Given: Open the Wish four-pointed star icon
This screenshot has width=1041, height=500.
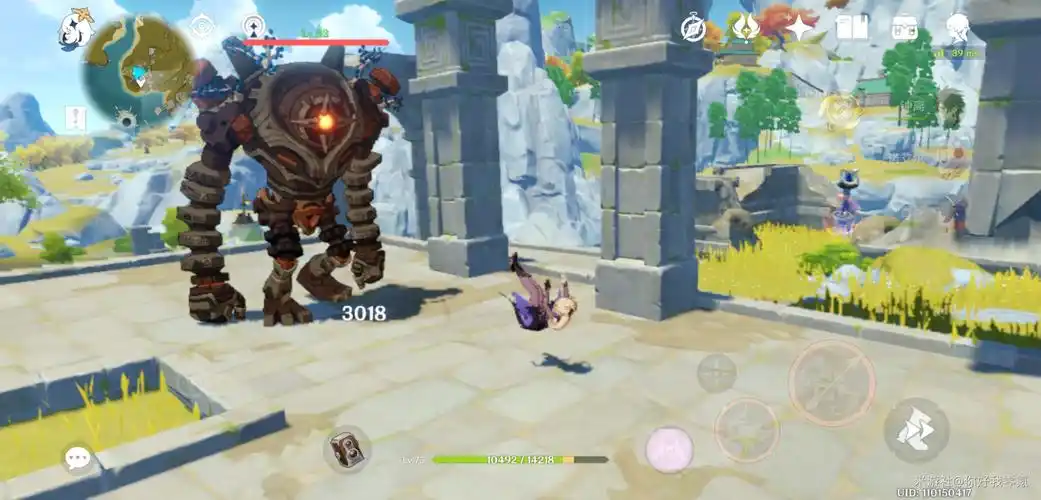Looking at the screenshot, I should pos(800,28).
